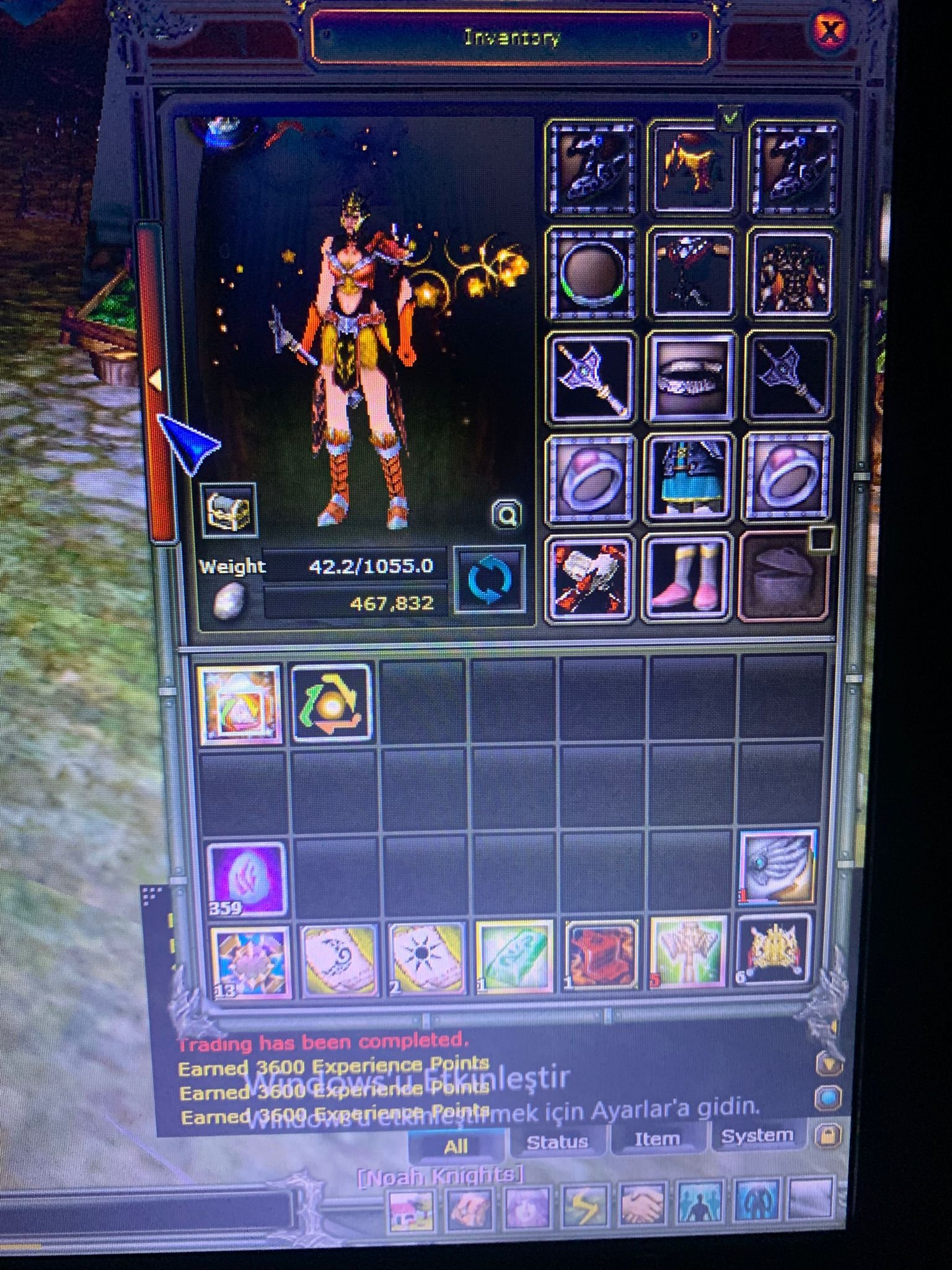952x1270 pixels.
Task: Toggle the green checkmark above armor slot
Action: pos(731,115)
